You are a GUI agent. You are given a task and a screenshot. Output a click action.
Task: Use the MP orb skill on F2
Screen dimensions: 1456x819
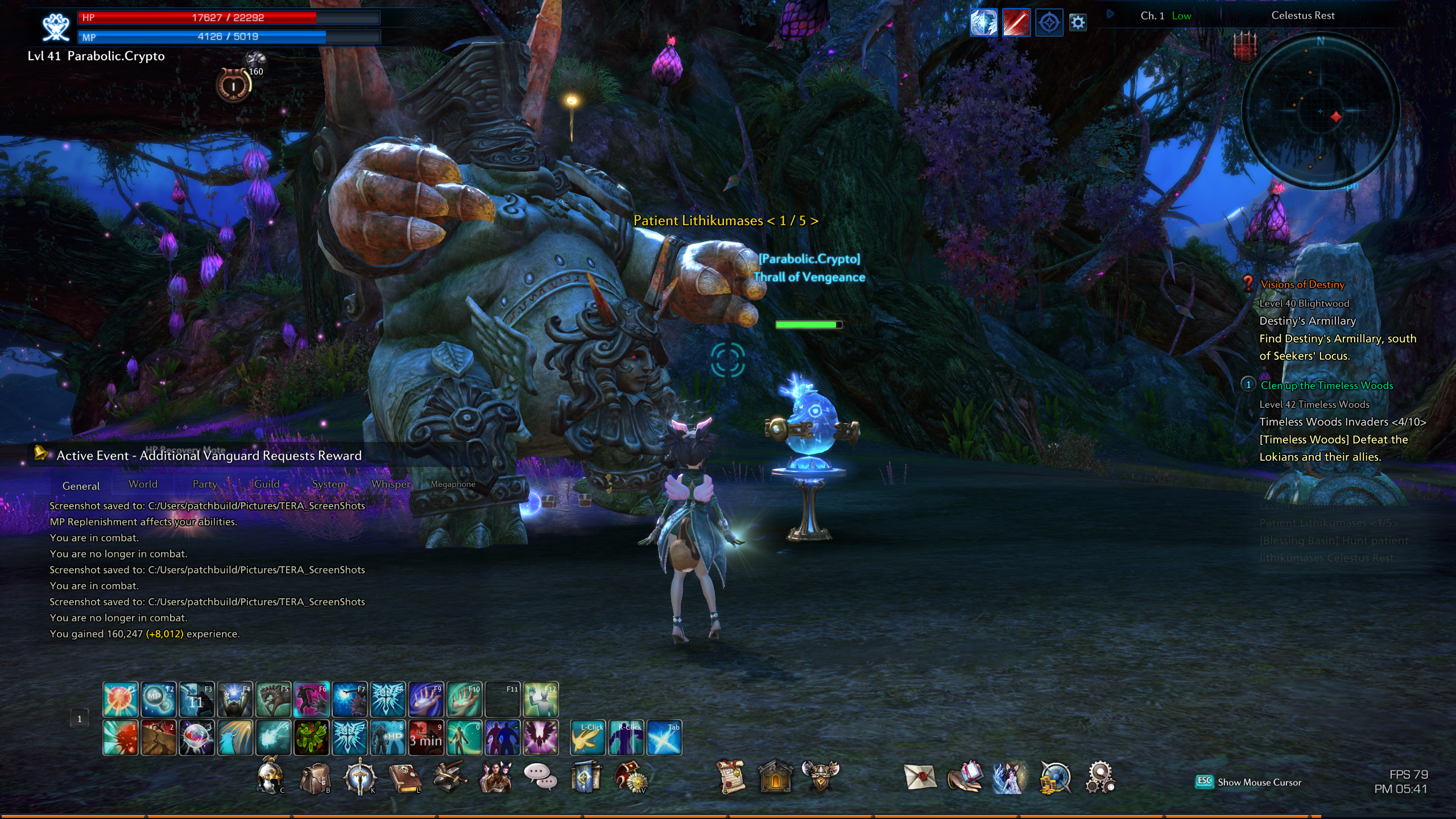coord(158,699)
